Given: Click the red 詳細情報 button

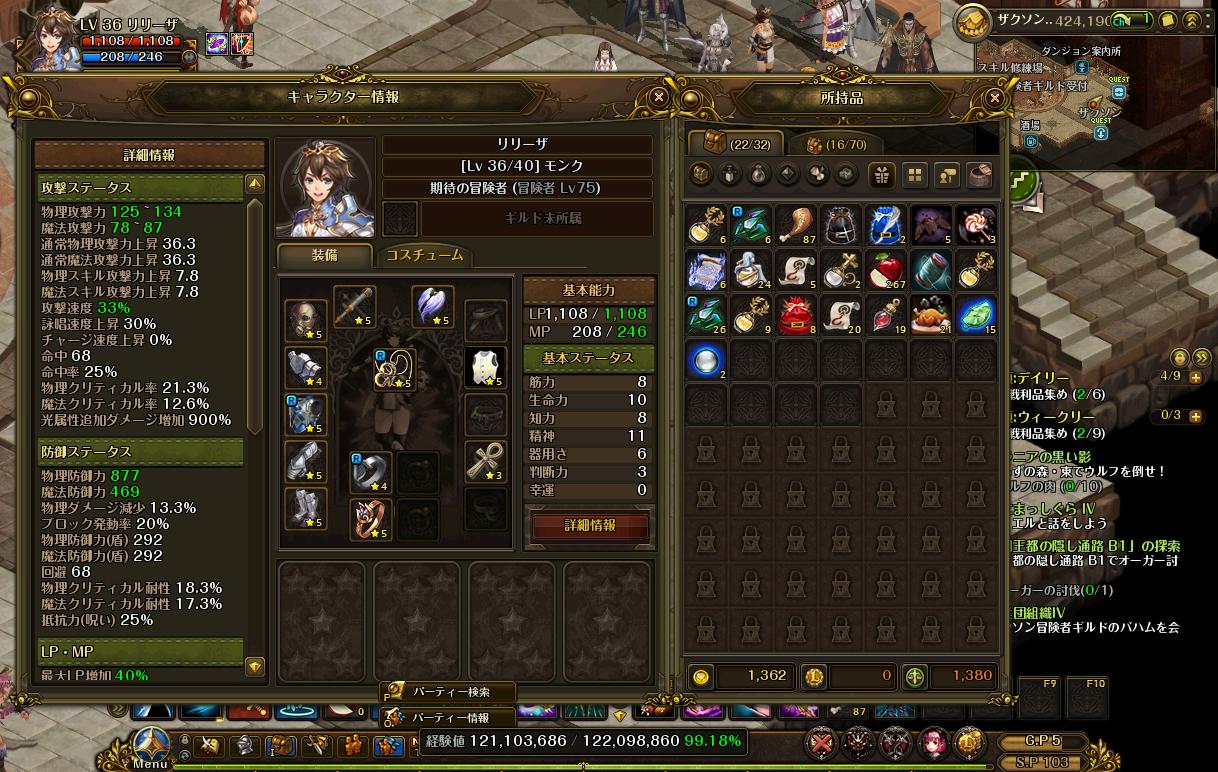Looking at the screenshot, I should 590,525.
